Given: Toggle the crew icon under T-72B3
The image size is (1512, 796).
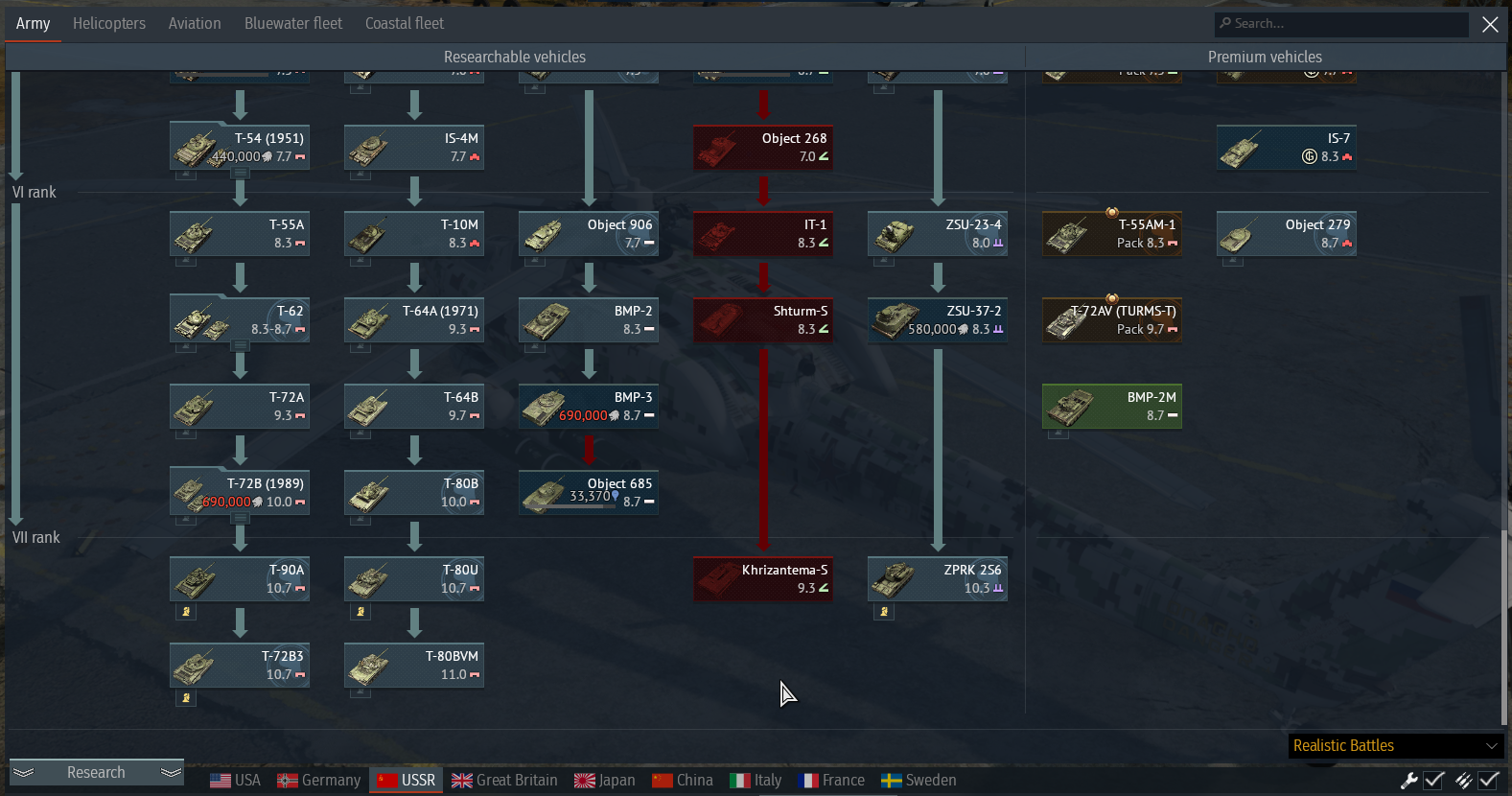Looking at the screenshot, I should pyautogui.click(x=185, y=697).
